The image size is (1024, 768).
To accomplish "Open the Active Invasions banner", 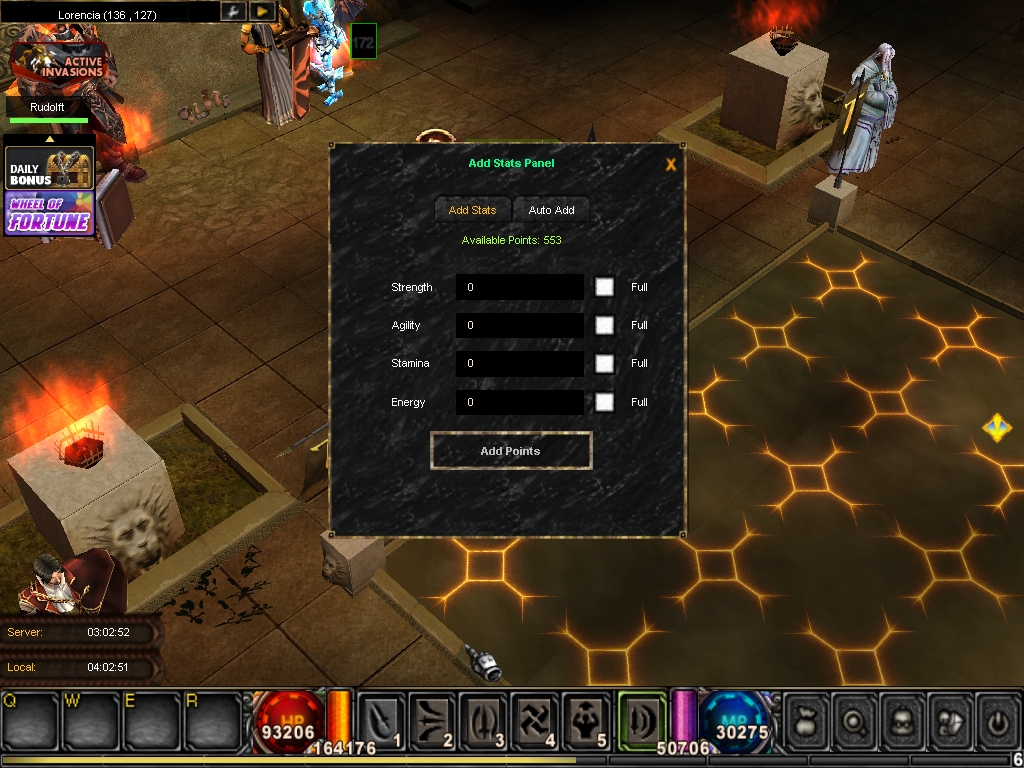I will (58, 64).
